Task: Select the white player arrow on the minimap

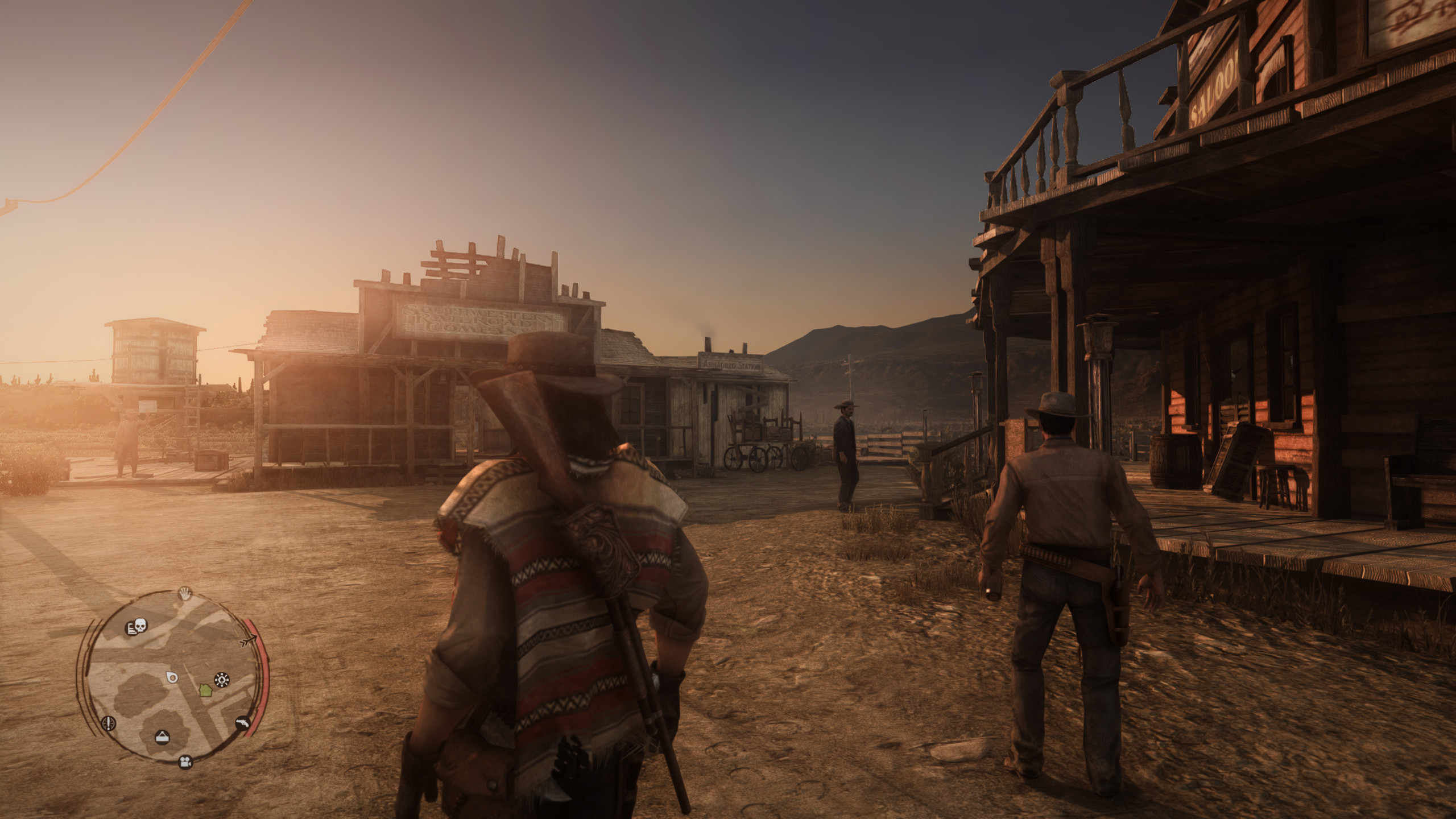Action: 250,639
